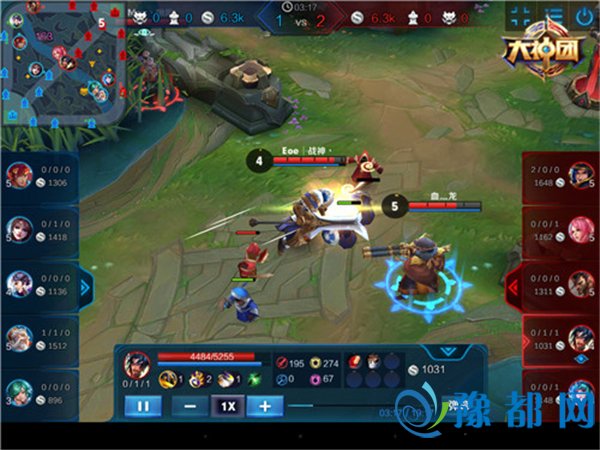Image resolution: width=600 pixels, height=450 pixels.
Task: Increase playback speed with the plus button
Action: (264, 406)
